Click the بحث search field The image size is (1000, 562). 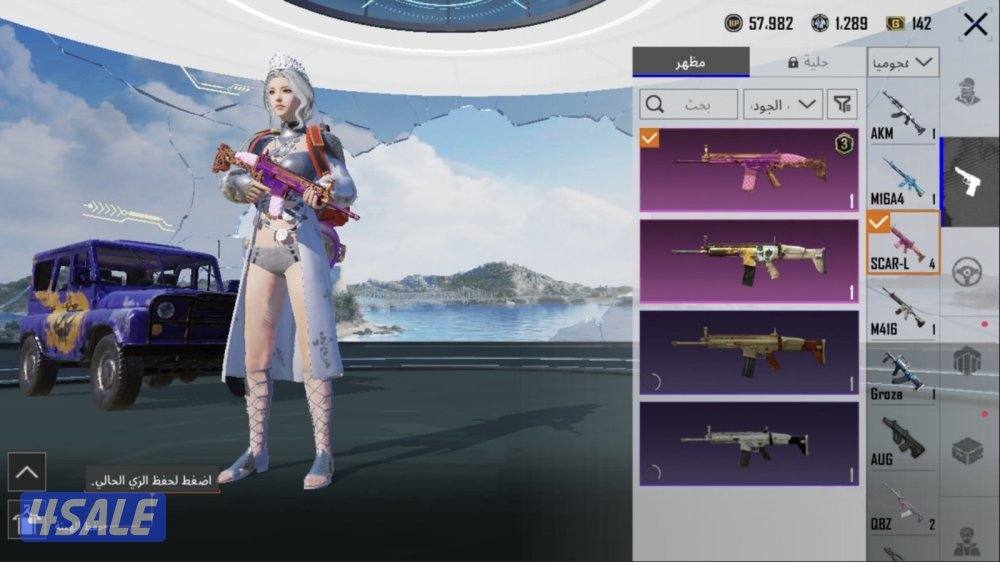689,103
